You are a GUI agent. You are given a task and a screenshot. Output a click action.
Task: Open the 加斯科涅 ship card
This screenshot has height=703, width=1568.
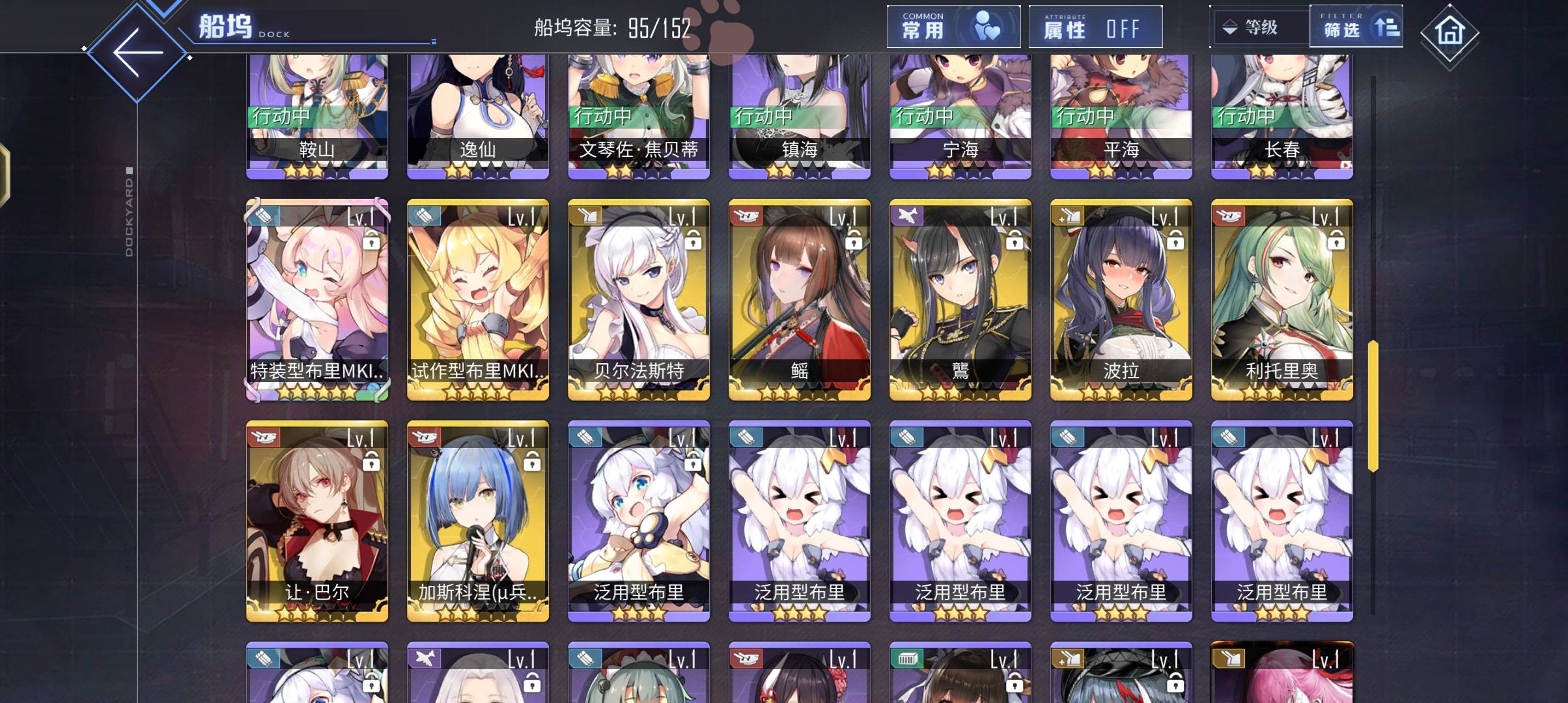(478, 521)
